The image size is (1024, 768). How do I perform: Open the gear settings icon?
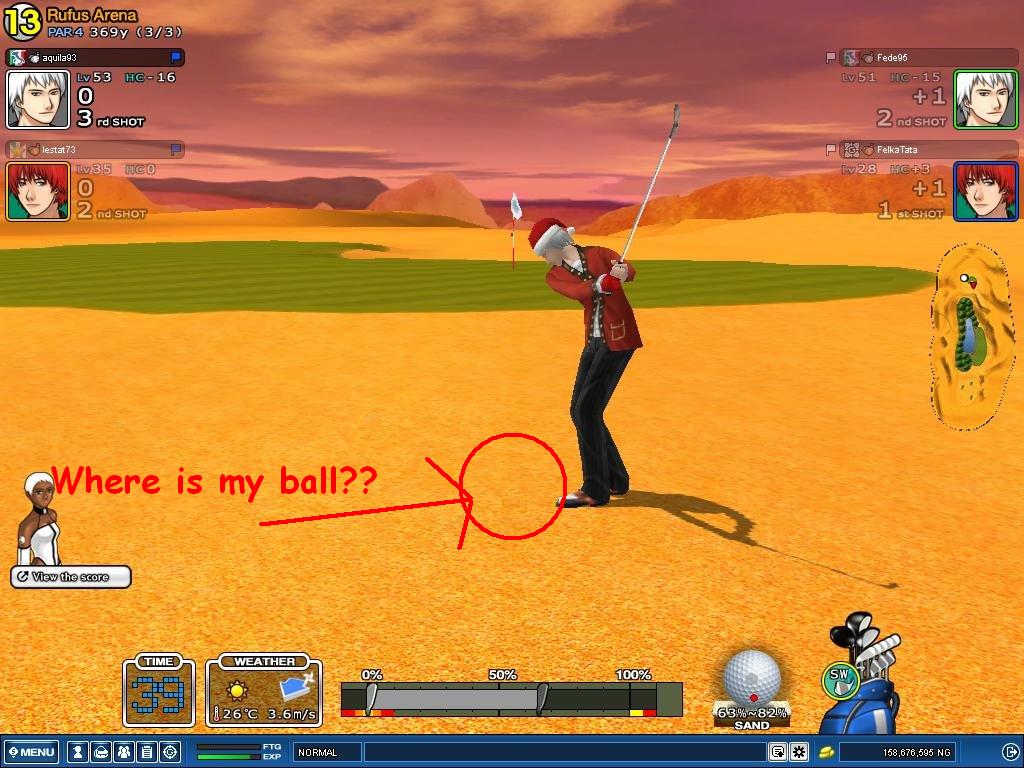(x=798, y=752)
